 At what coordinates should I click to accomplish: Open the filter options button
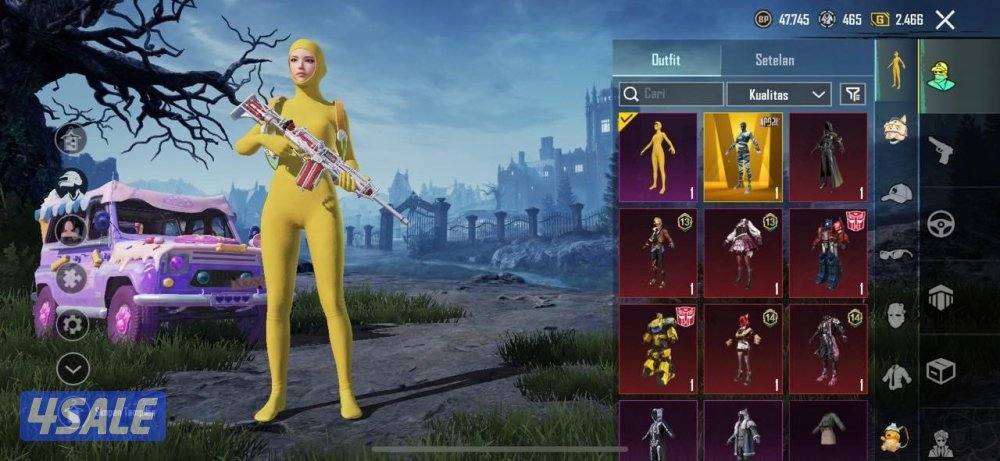[852, 94]
